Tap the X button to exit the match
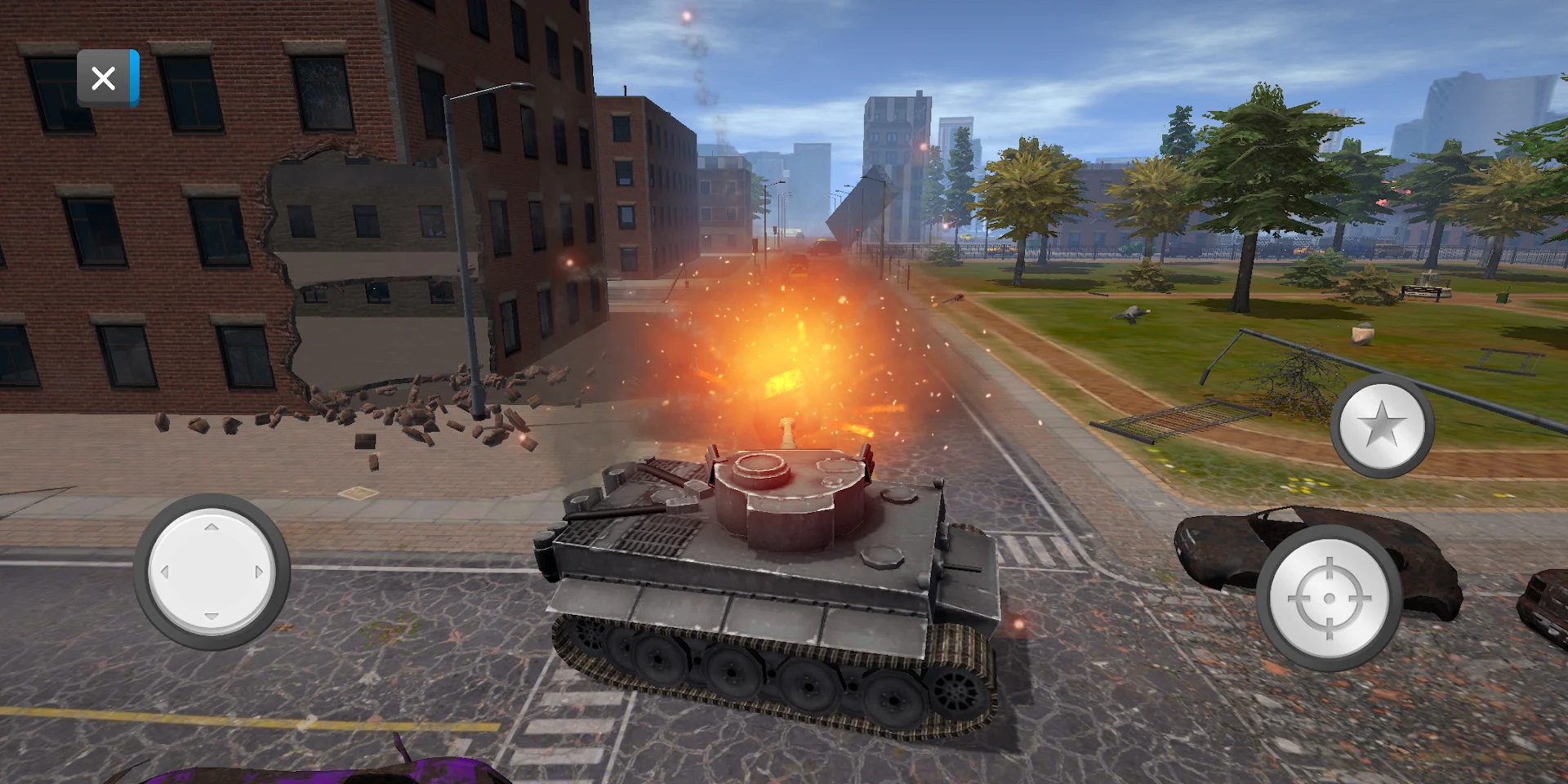 pyautogui.click(x=105, y=77)
